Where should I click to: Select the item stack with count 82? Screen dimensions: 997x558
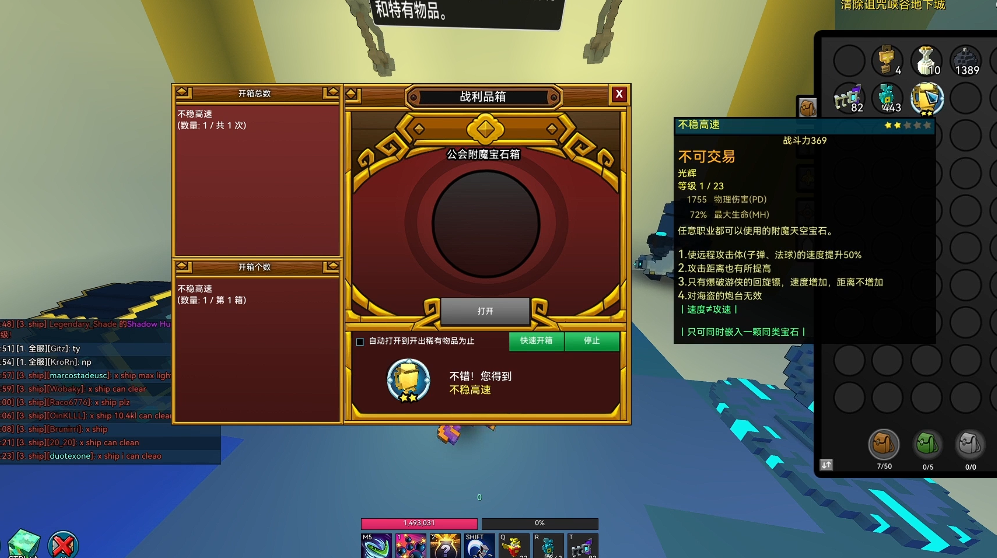coord(849,98)
